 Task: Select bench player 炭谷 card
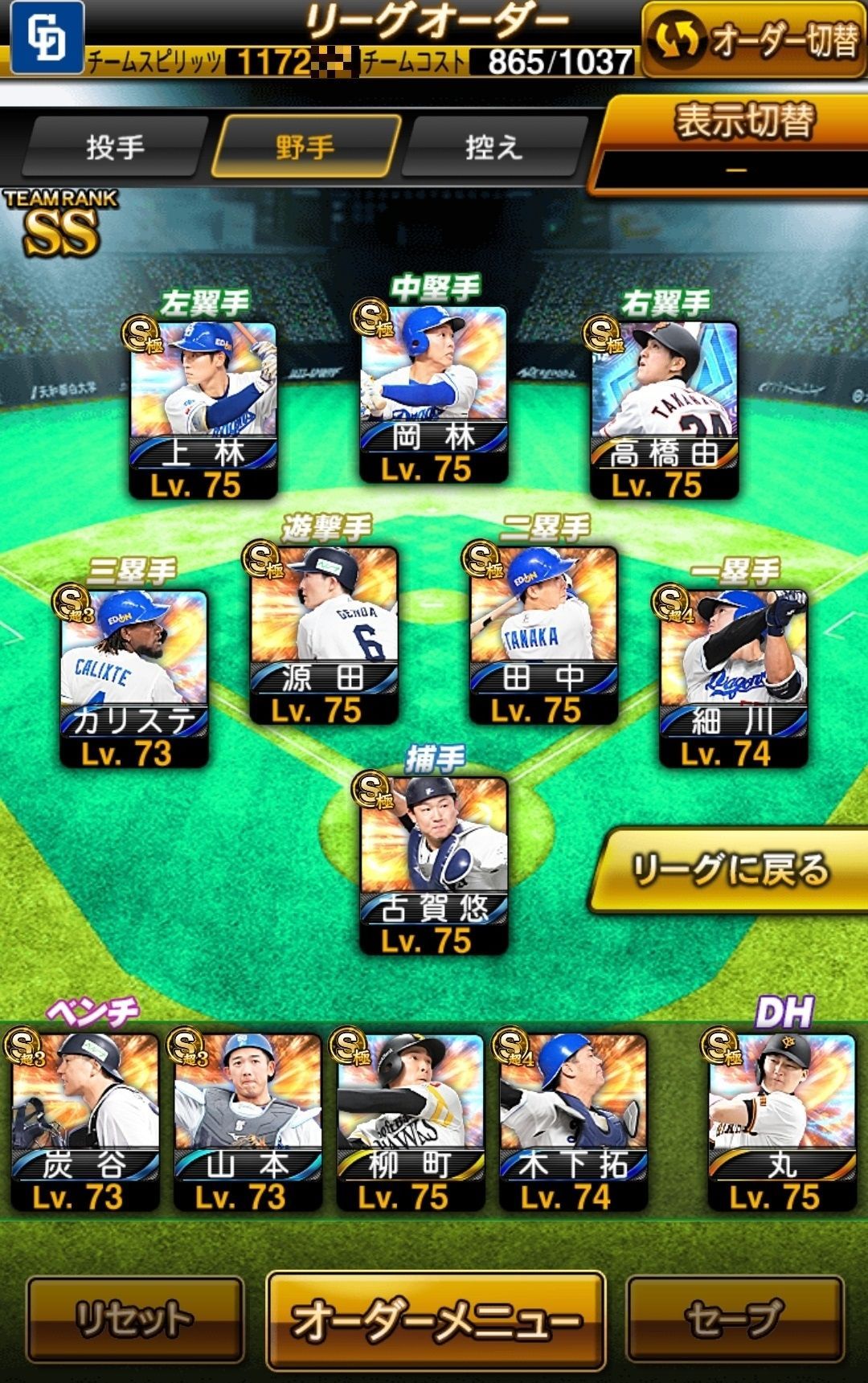click(x=85, y=1121)
